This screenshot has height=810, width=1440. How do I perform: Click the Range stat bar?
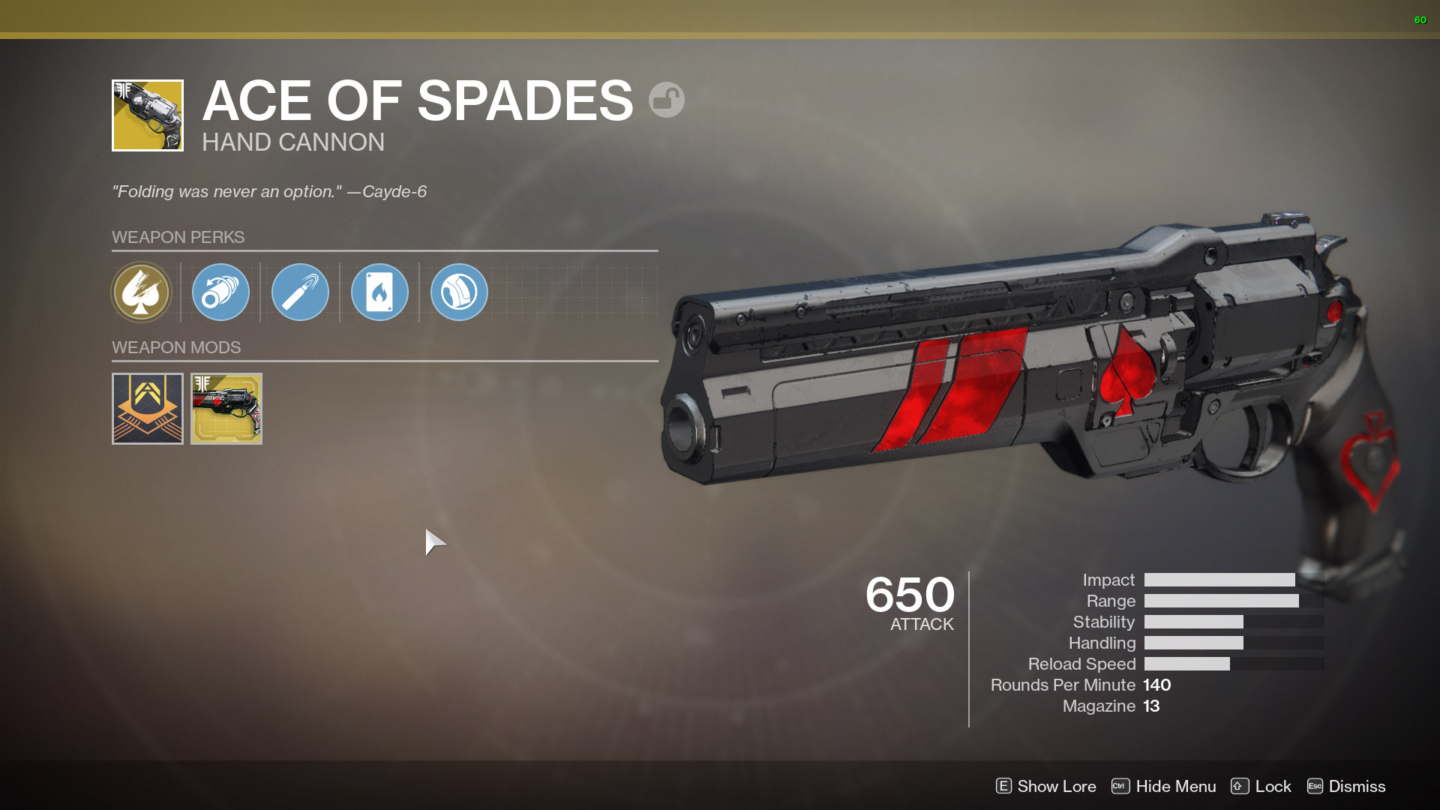click(x=1221, y=600)
